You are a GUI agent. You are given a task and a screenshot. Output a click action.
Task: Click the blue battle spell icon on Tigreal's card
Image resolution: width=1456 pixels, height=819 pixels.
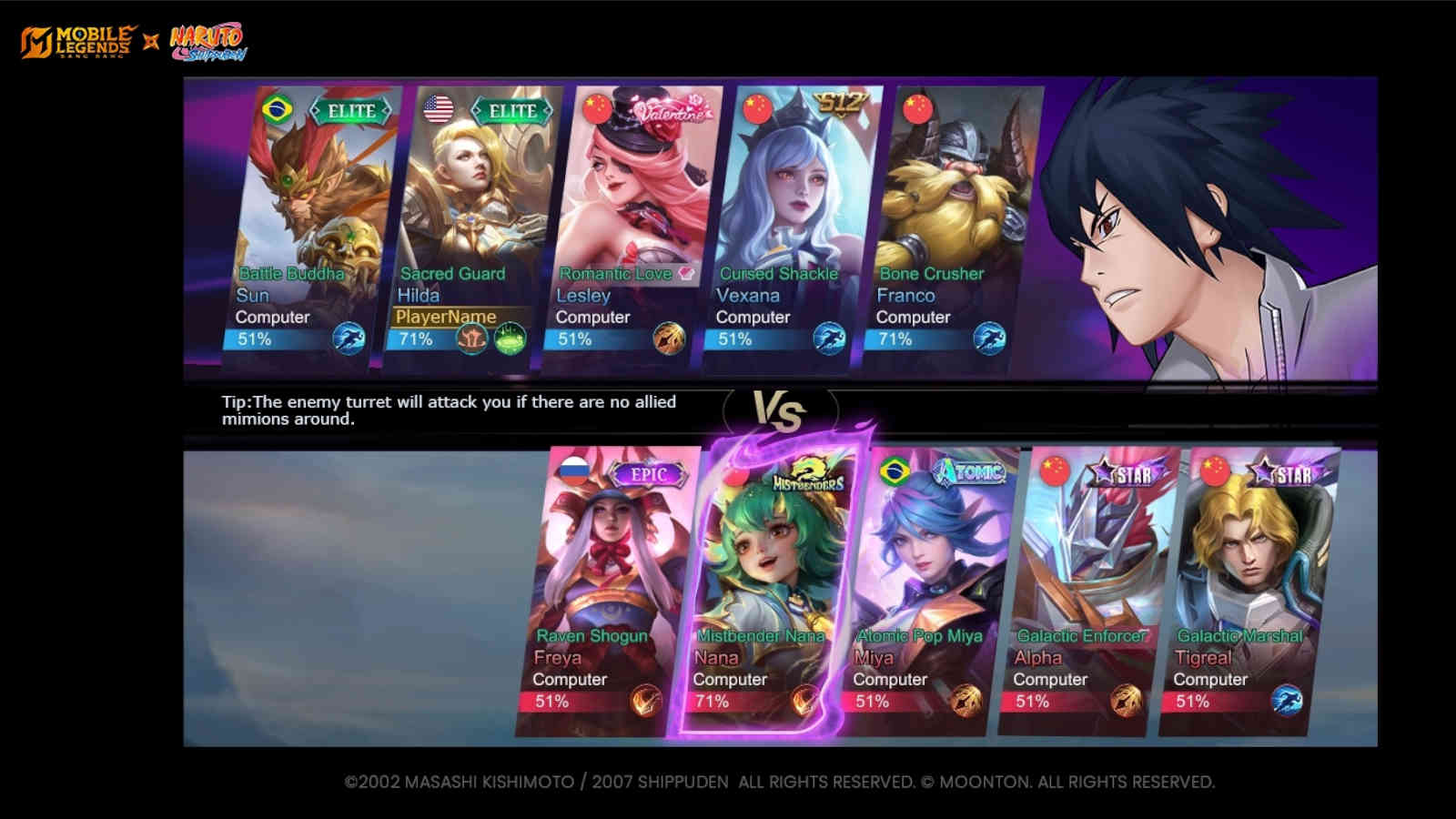(x=1289, y=698)
